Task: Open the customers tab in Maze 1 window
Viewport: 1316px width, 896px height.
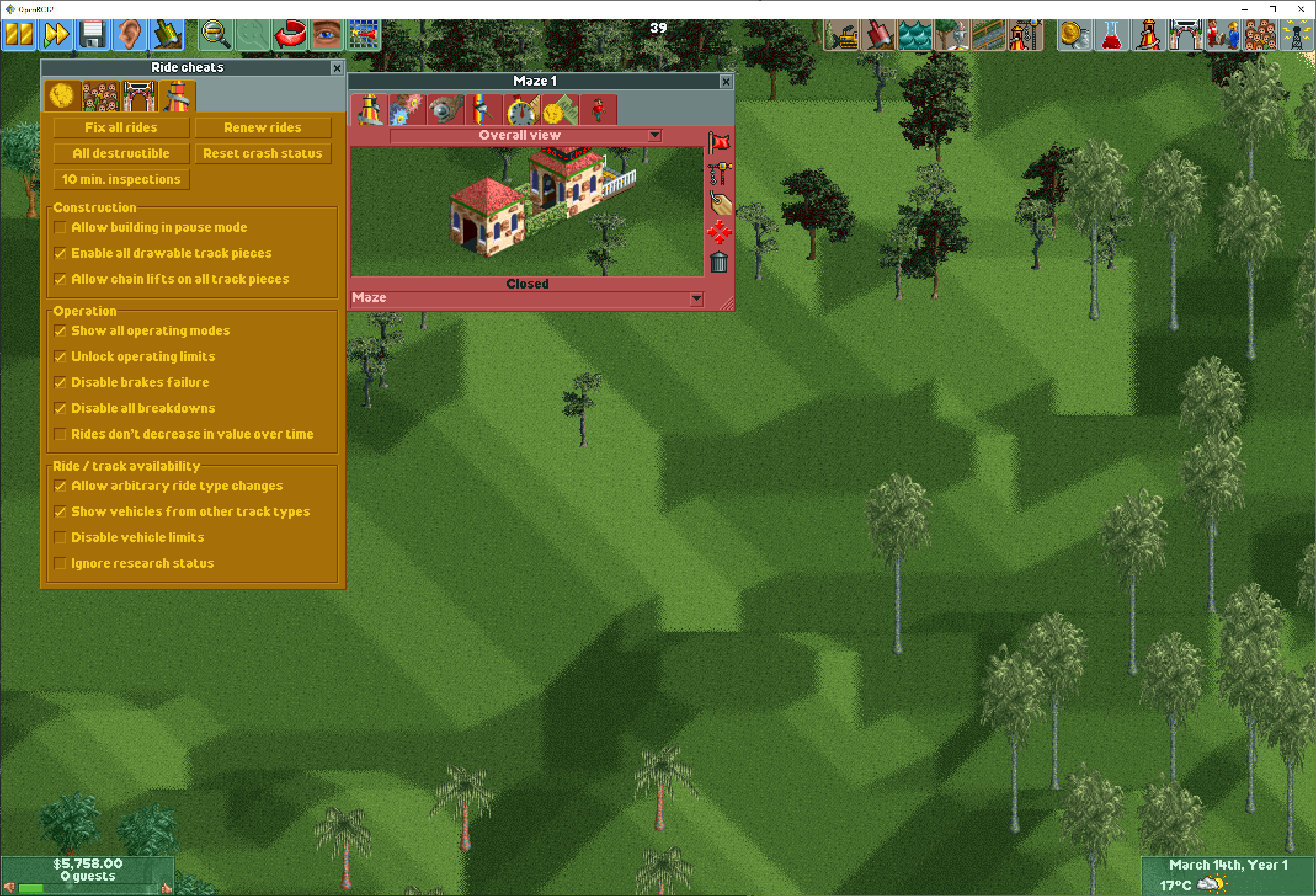Action: coord(598,110)
